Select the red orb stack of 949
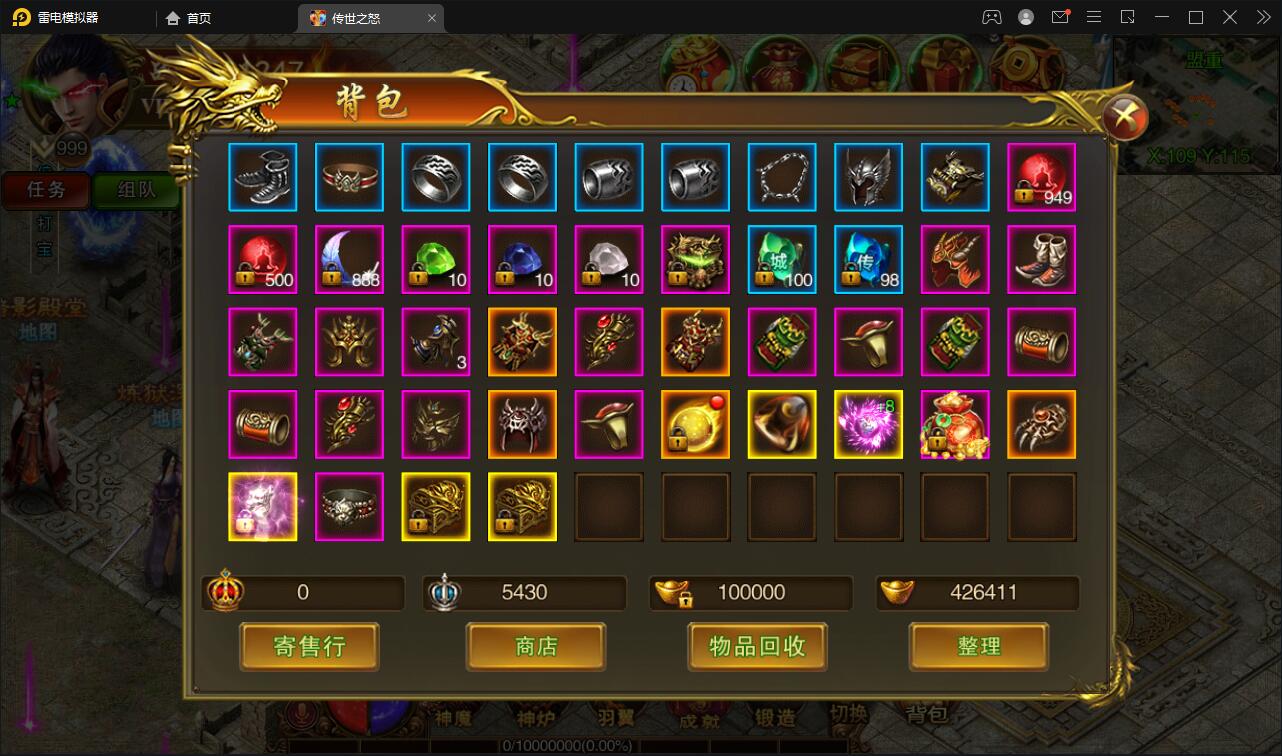 coord(1041,177)
